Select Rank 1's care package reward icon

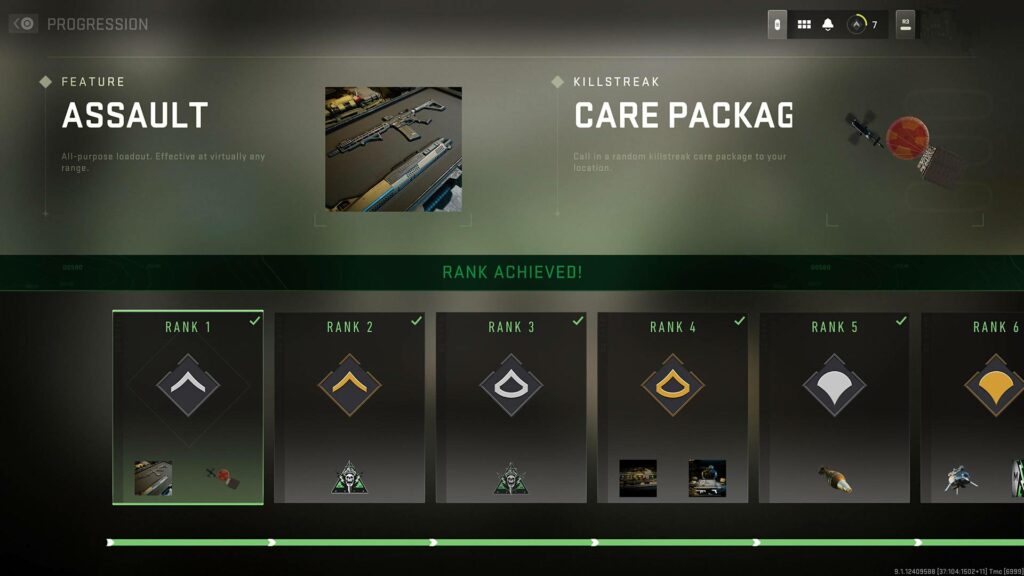[223, 478]
